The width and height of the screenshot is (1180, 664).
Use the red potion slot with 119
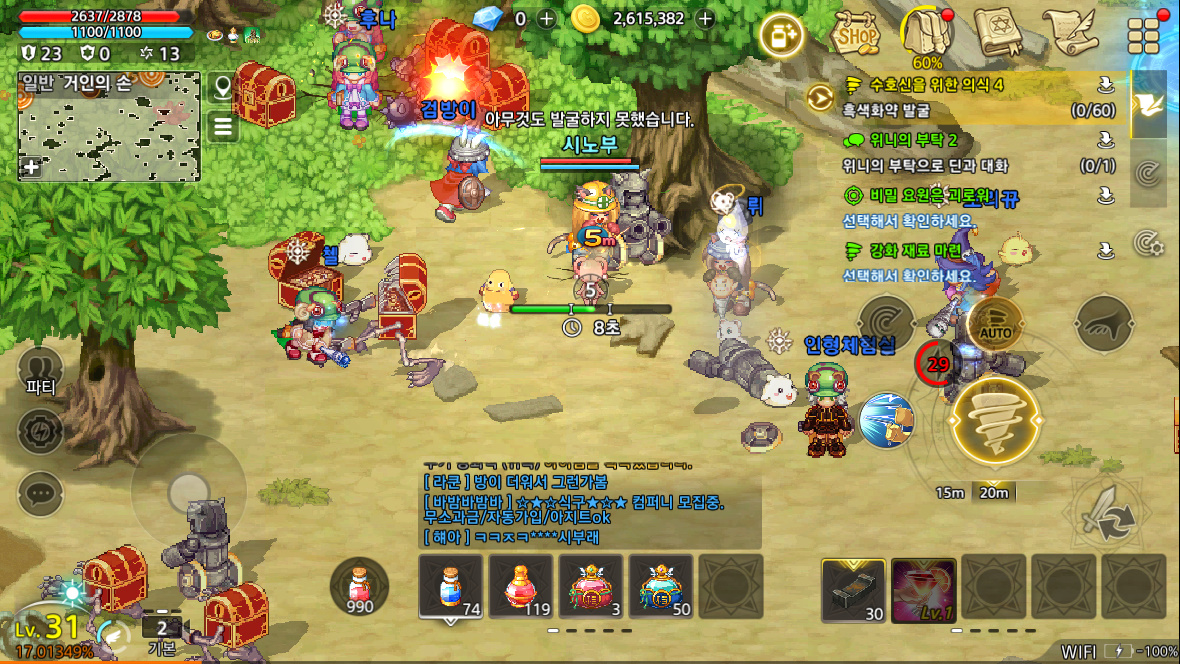pyautogui.click(x=521, y=587)
